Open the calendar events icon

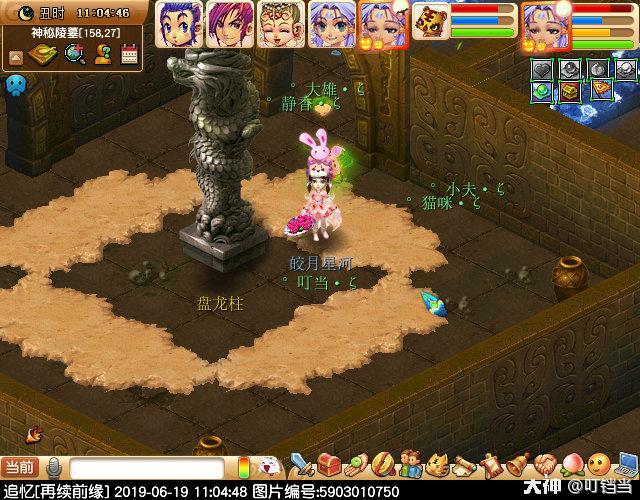(x=128, y=55)
